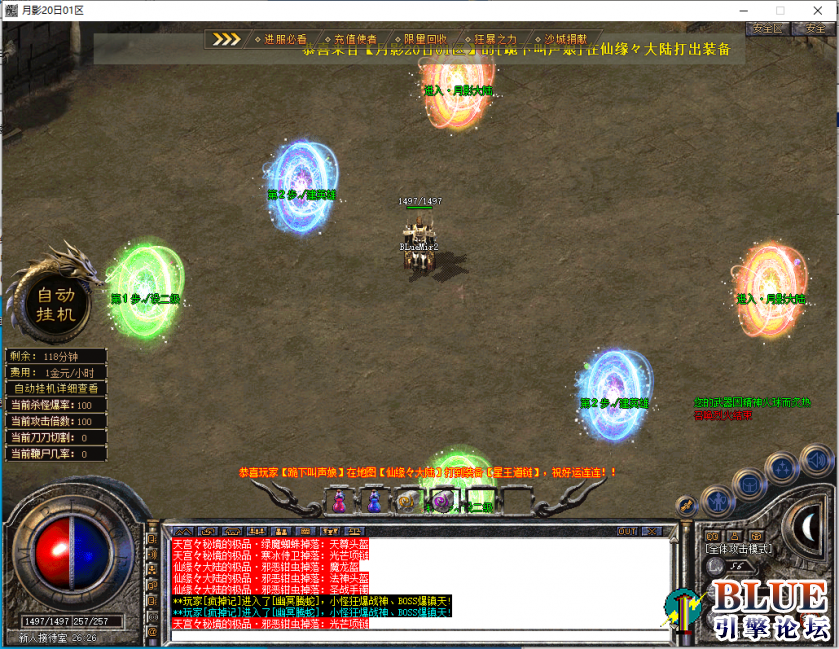The height and width of the screenshot is (649, 839).
Task: Select the purple swirl item in the hotbar
Action: coord(441,501)
